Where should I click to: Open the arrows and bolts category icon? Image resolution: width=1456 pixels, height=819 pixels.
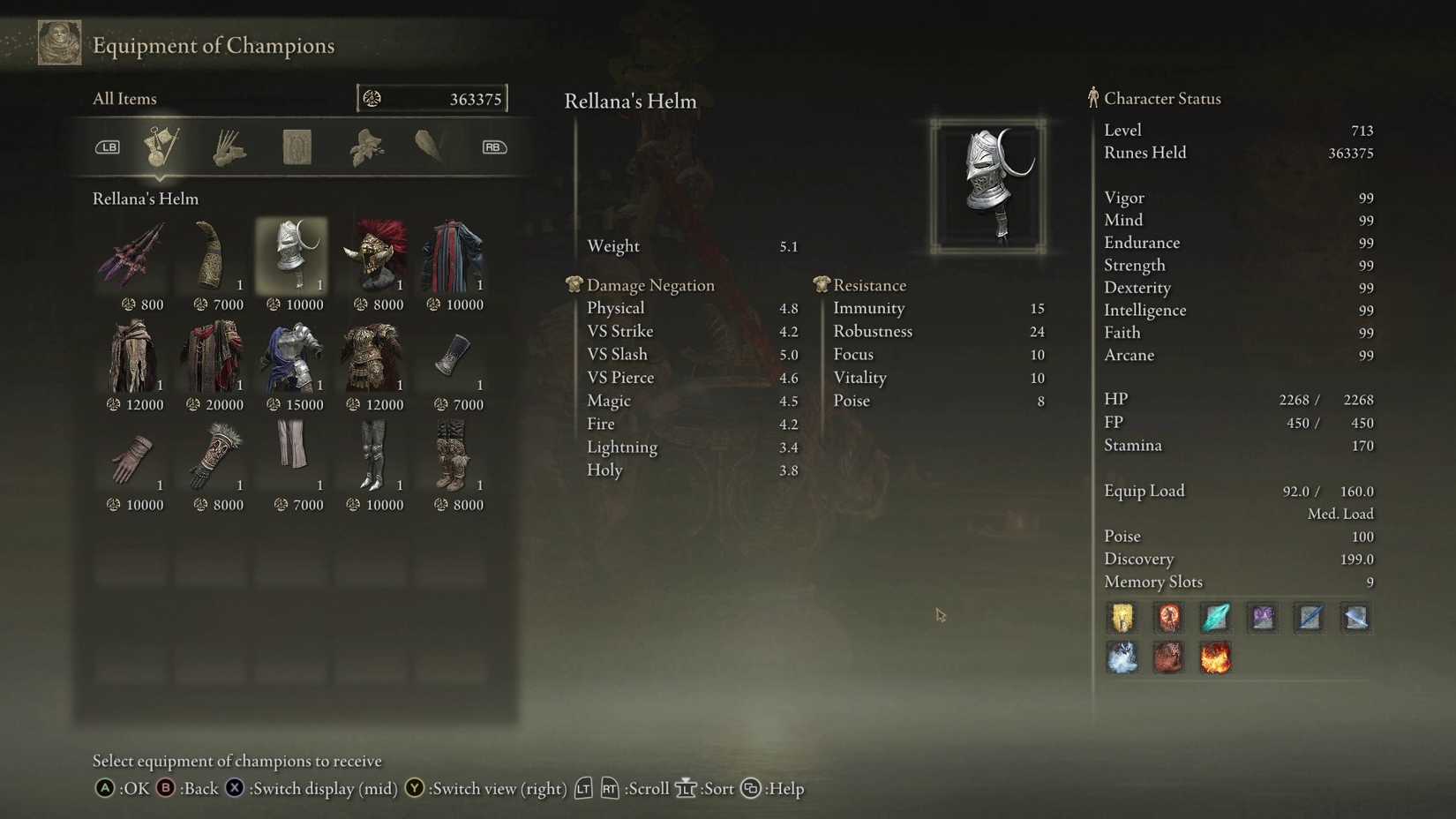[x=229, y=147]
